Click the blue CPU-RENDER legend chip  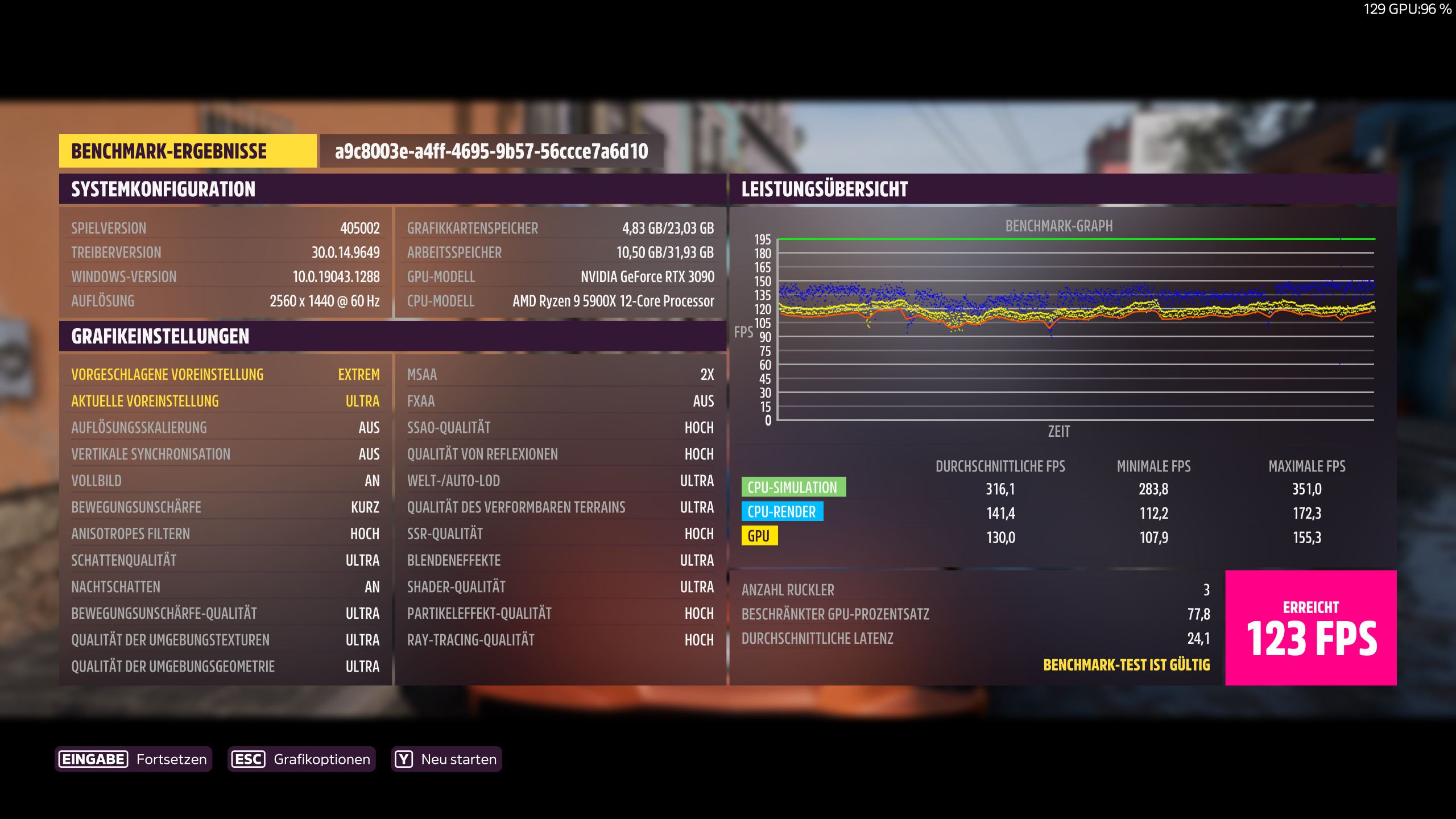tap(781, 512)
